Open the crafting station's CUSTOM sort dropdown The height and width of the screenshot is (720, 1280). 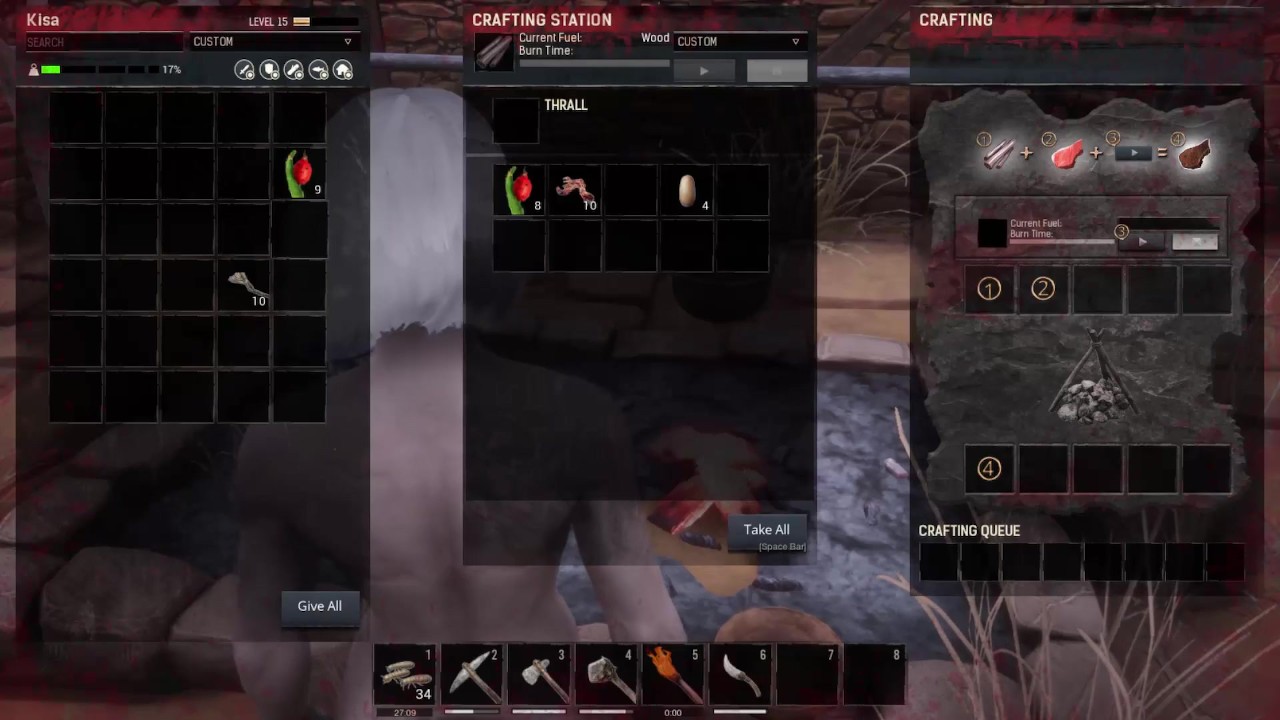(738, 42)
